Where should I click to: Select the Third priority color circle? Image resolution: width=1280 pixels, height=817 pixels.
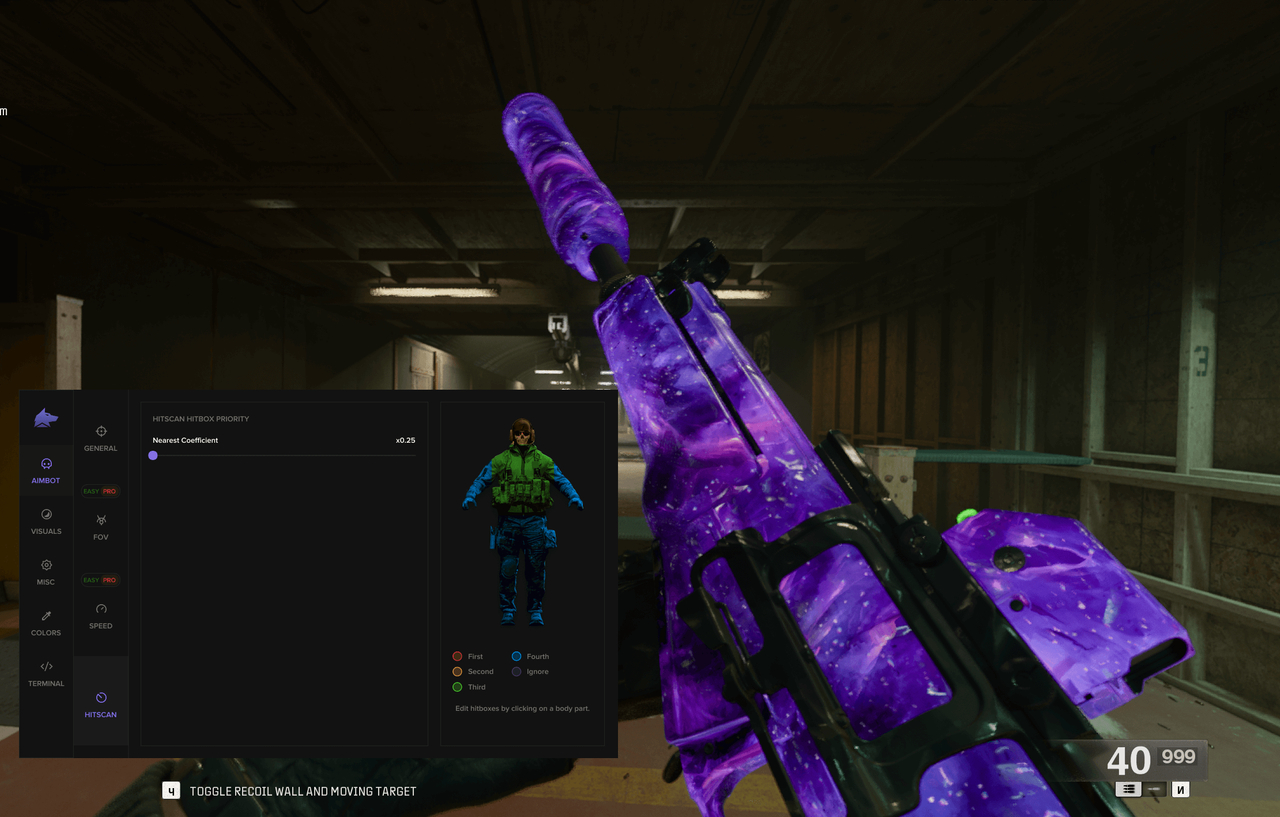(457, 687)
